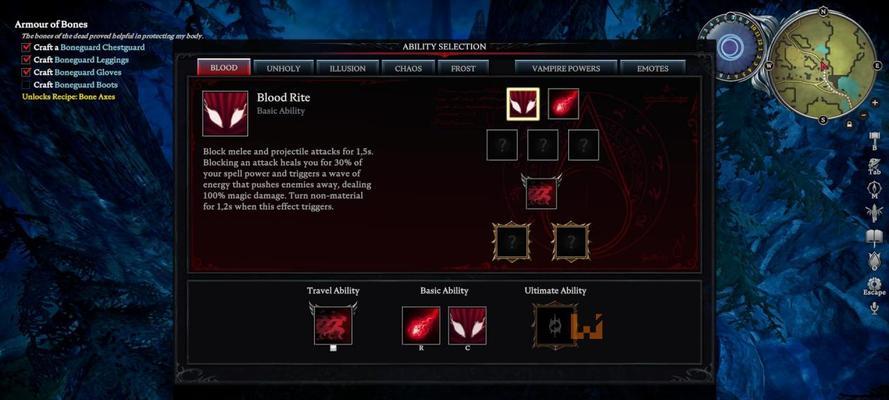Select the highlighted Blood Rite icon in the grid
The height and width of the screenshot is (400, 889).
523,104
